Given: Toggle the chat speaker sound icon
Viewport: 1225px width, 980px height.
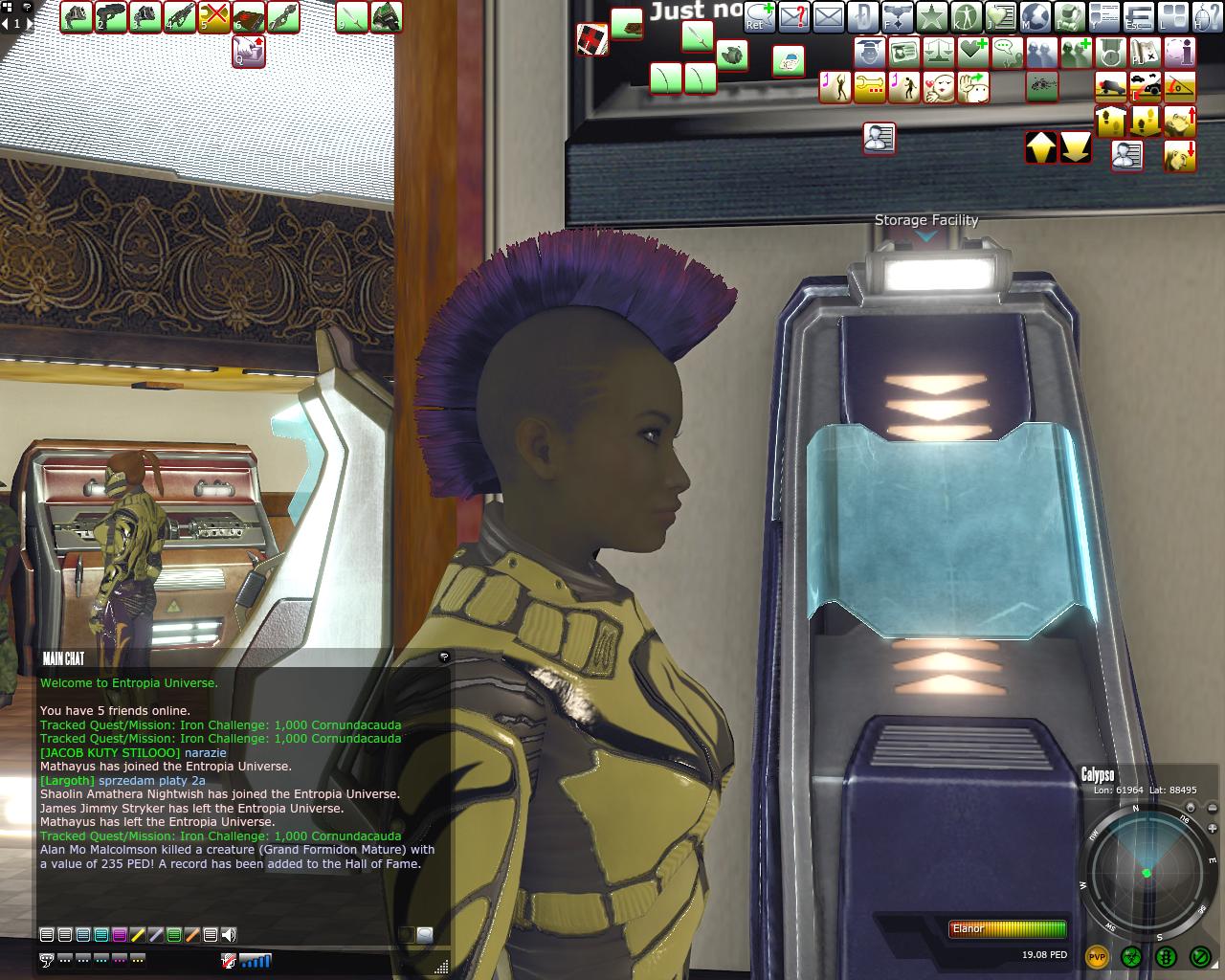Looking at the screenshot, I should tap(229, 935).
